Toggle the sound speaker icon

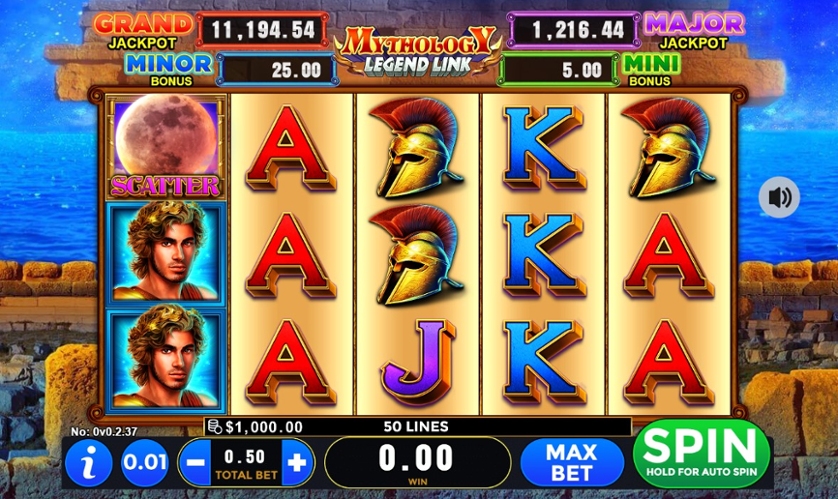pyautogui.click(x=778, y=197)
